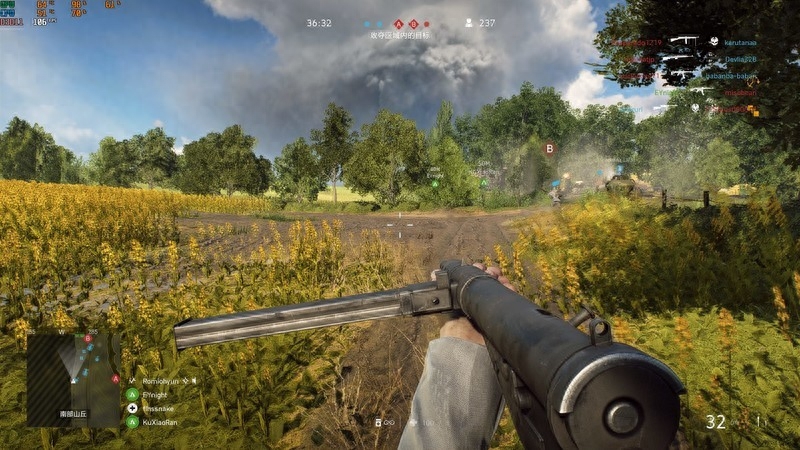Screen dimensions: 800x450
Task: Click the medic squadmate's cross icon
Action: (132, 408)
